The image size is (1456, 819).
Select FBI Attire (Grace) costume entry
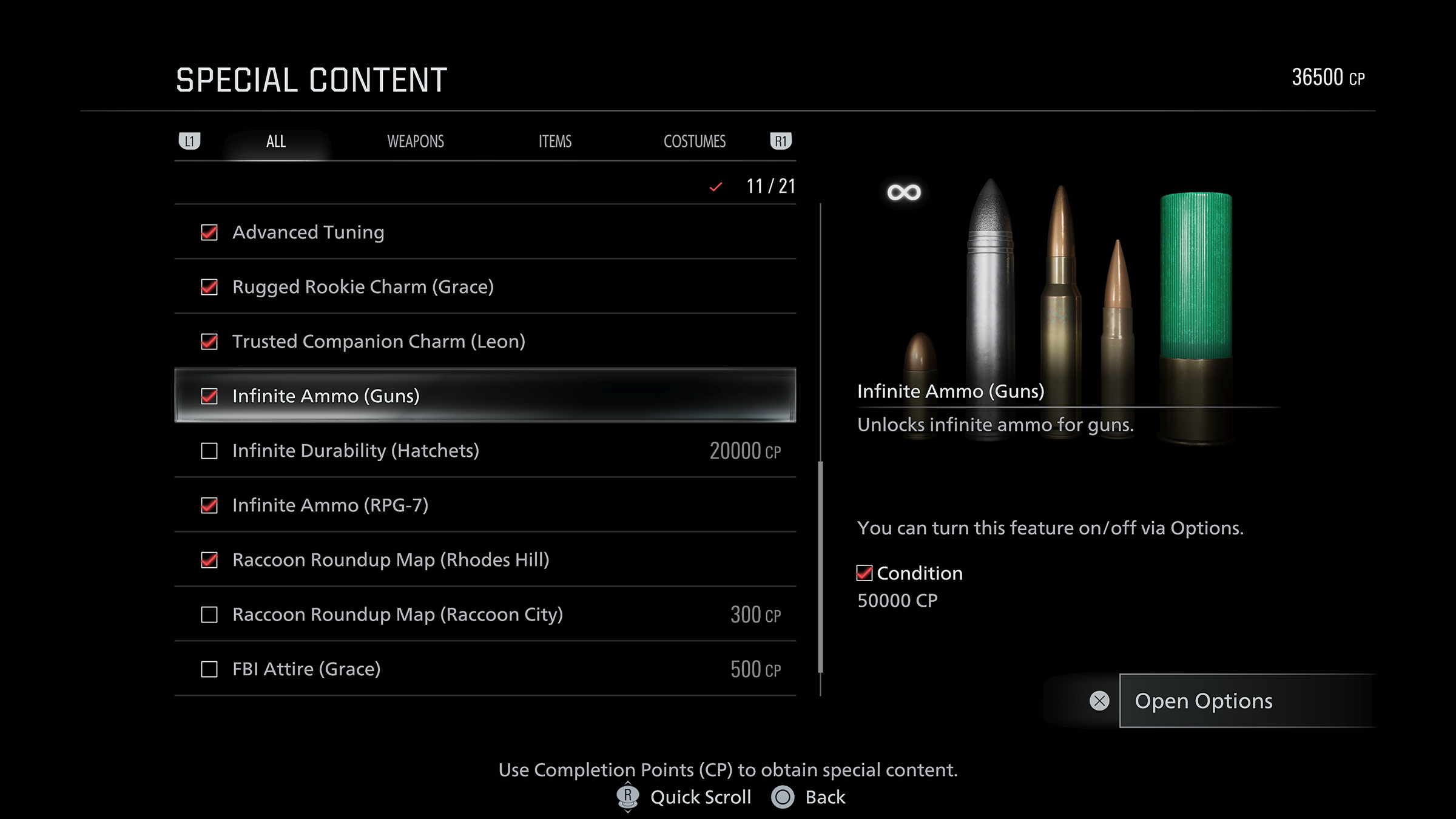click(x=306, y=669)
